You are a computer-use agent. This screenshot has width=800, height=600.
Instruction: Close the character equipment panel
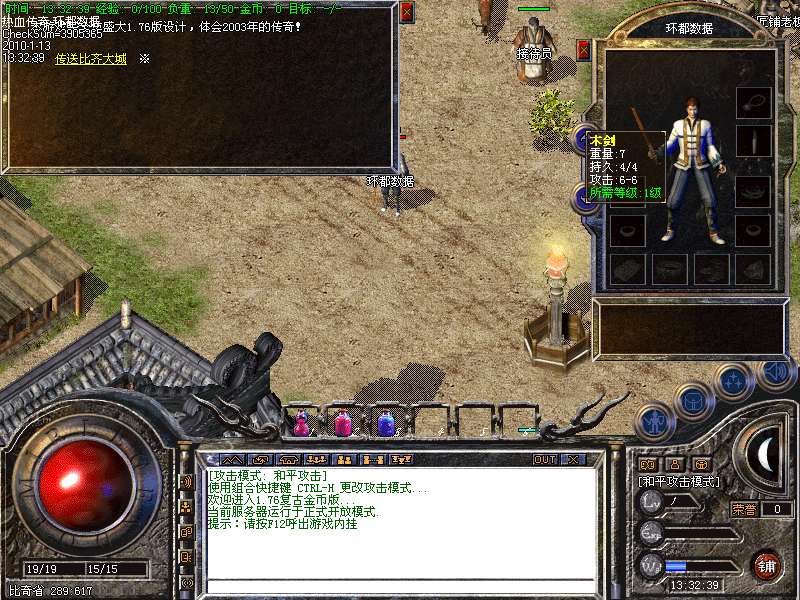[584, 50]
